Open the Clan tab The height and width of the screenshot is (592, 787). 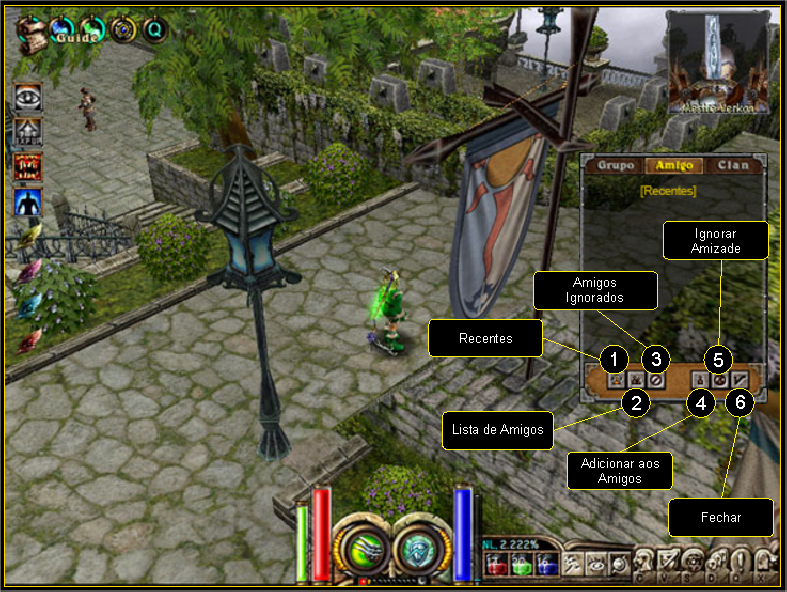tap(732, 166)
